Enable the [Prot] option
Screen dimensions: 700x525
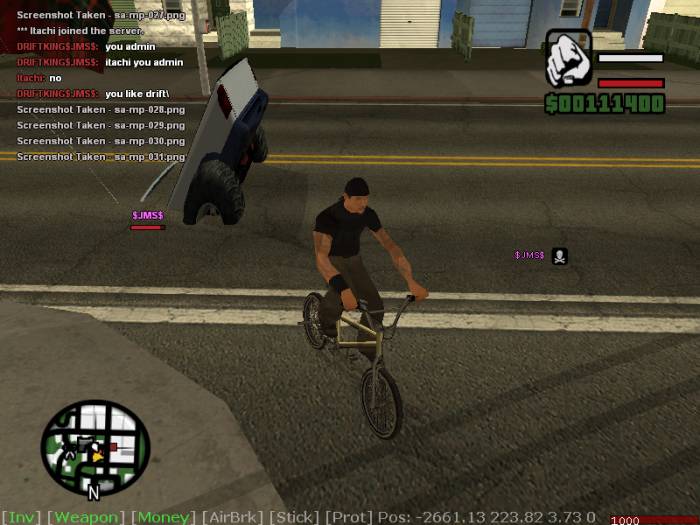[349, 517]
